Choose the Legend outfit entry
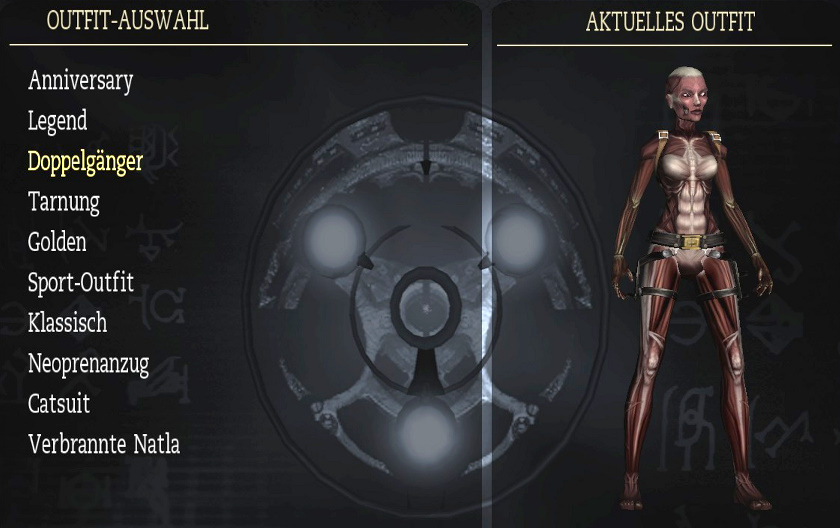Image resolution: width=840 pixels, height=528 pixels. click(x=58, y=122)
